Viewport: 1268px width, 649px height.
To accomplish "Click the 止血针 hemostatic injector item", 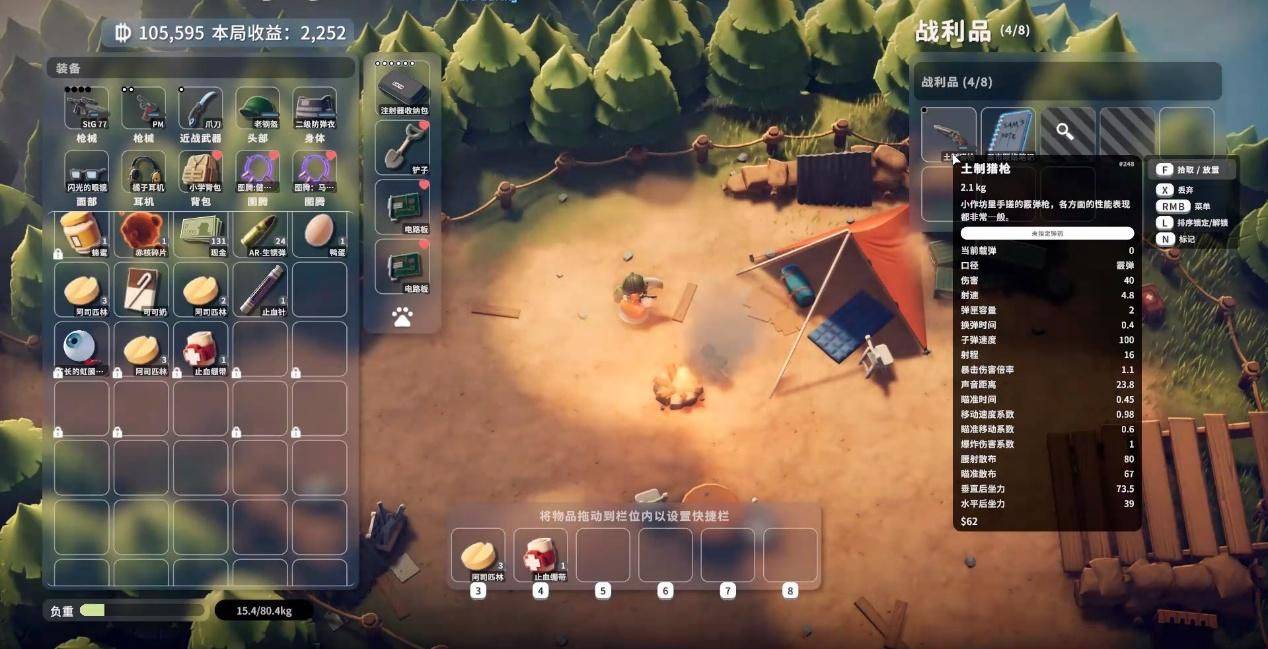I will (260, 290).
